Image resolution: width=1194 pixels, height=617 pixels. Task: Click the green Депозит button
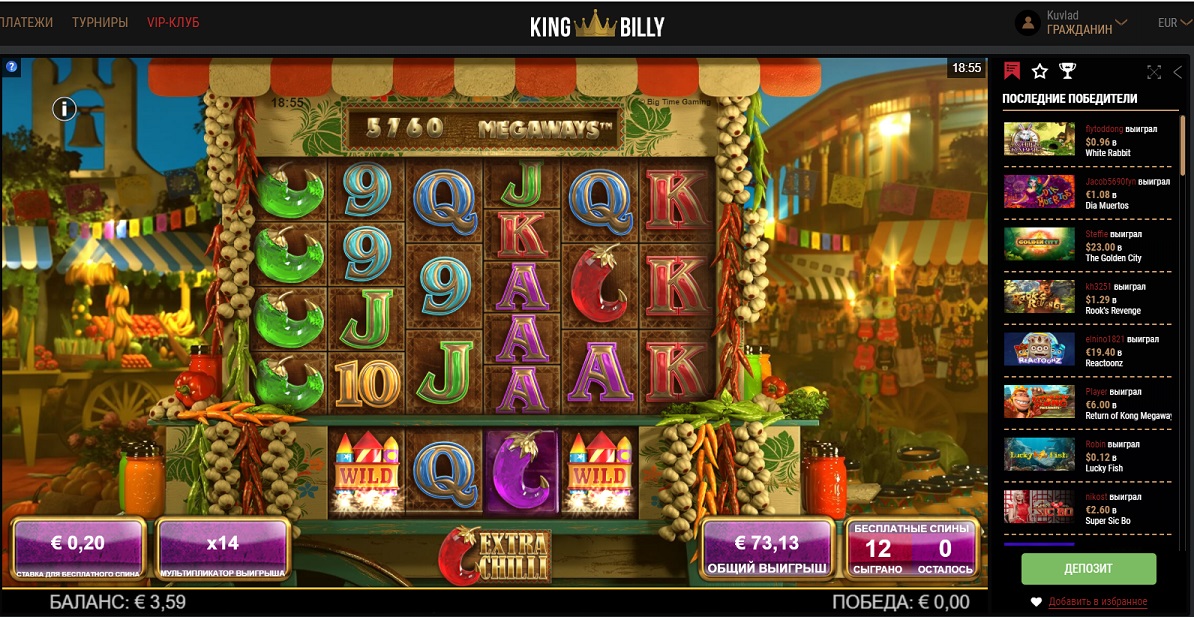[x=1088, y=568]
